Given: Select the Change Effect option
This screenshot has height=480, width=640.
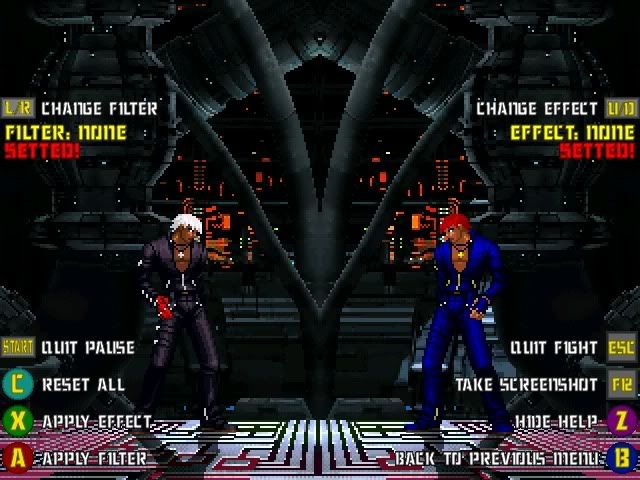Looking at the screenshot, I should (538, 107).
